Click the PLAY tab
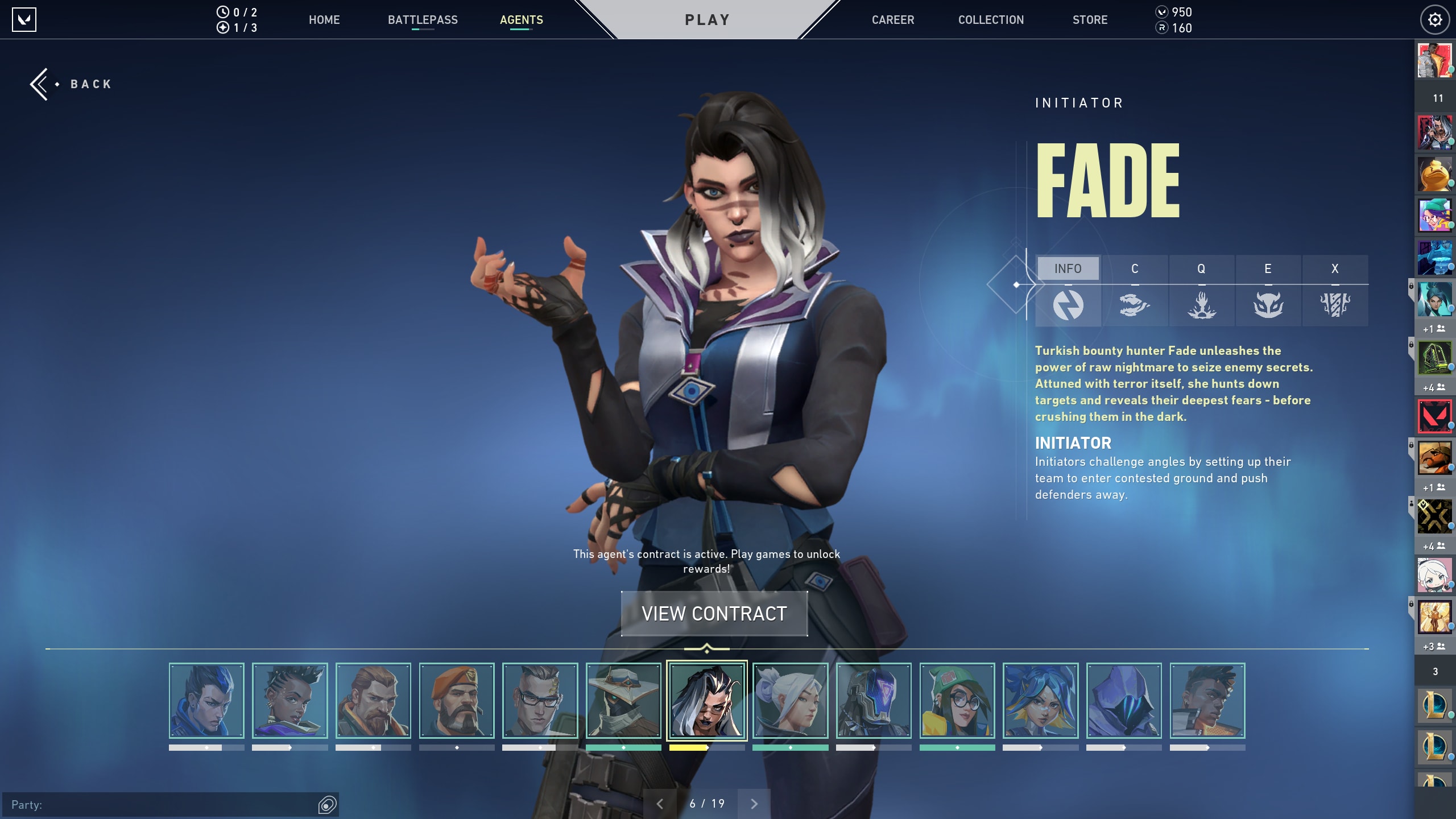The width and height of the screenshot is (1456, 819). click(707, 20)
